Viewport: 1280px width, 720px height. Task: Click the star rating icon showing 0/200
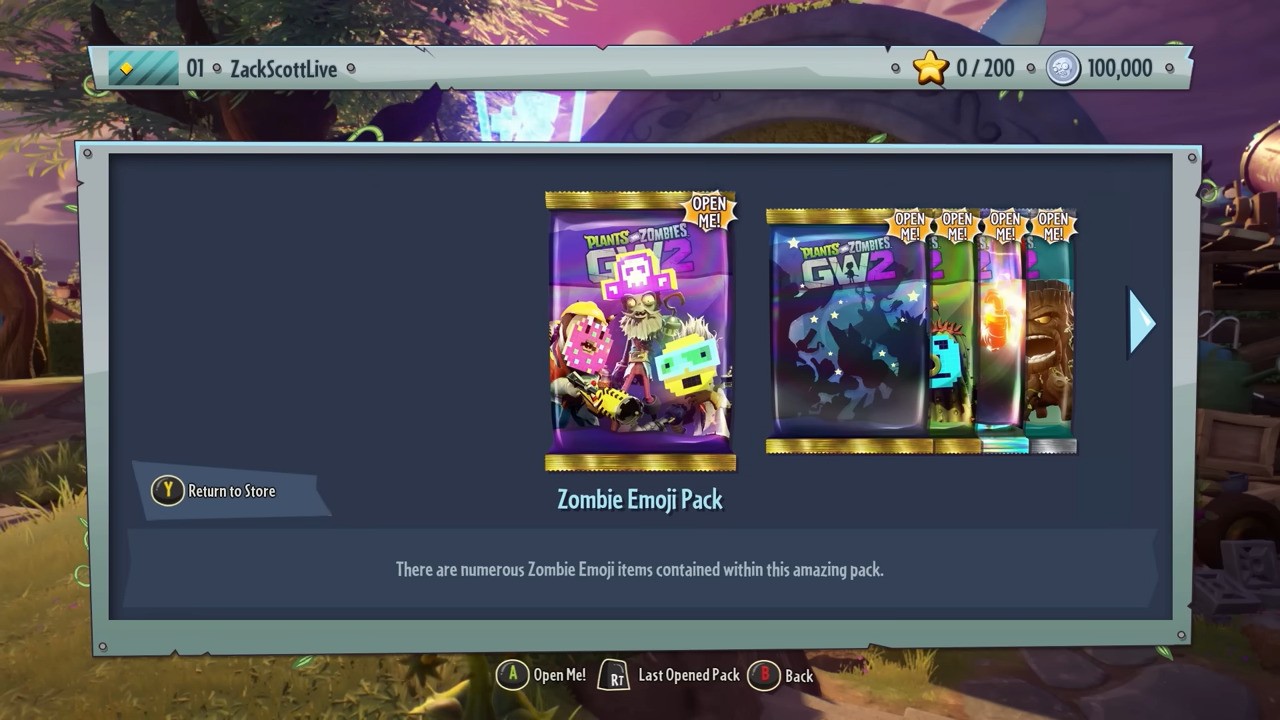pyautogui.click(x=930, y=68)
